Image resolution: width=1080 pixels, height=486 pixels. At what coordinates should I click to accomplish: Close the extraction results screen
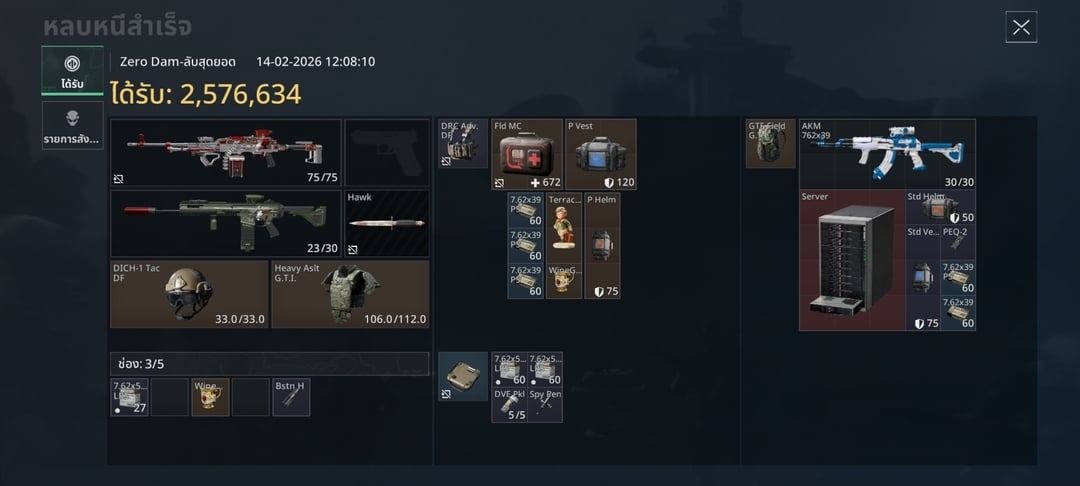pyautogui.click(x=1021, y=27)
